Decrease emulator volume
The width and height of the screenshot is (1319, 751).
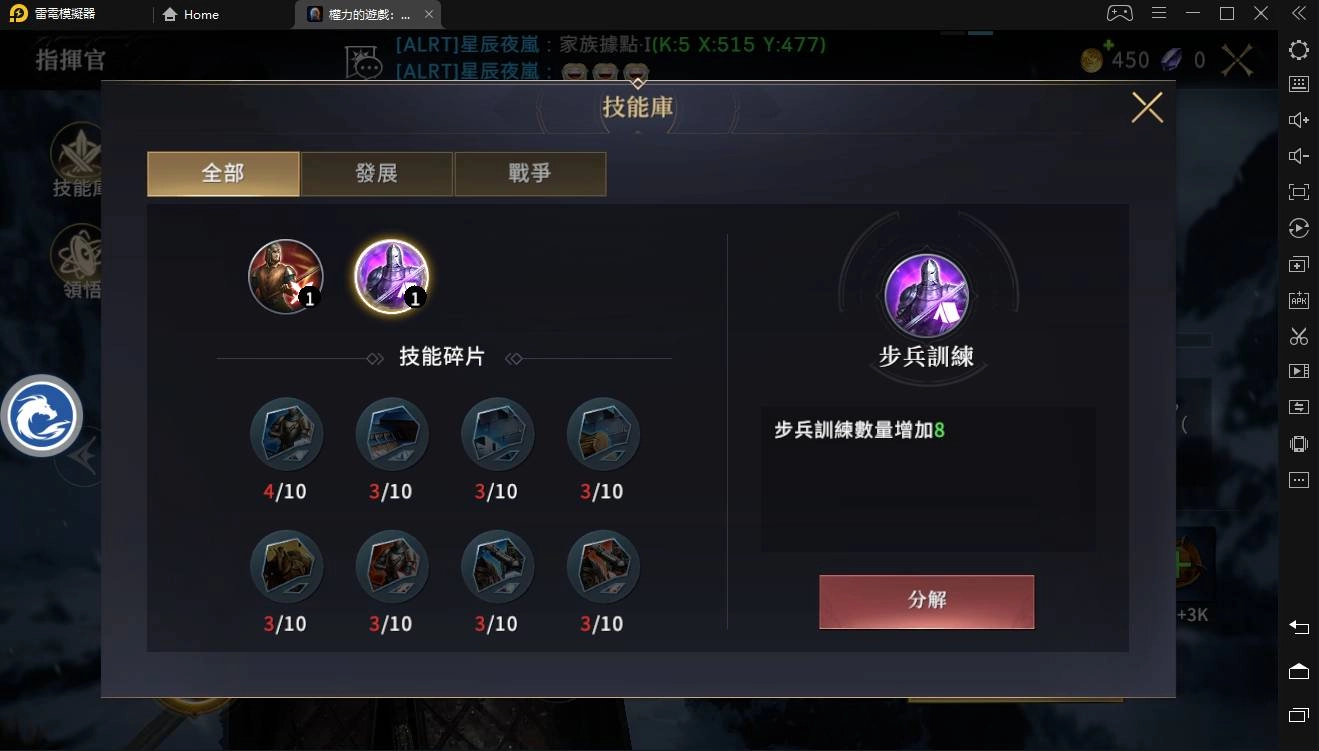[x=1298, y=155]
